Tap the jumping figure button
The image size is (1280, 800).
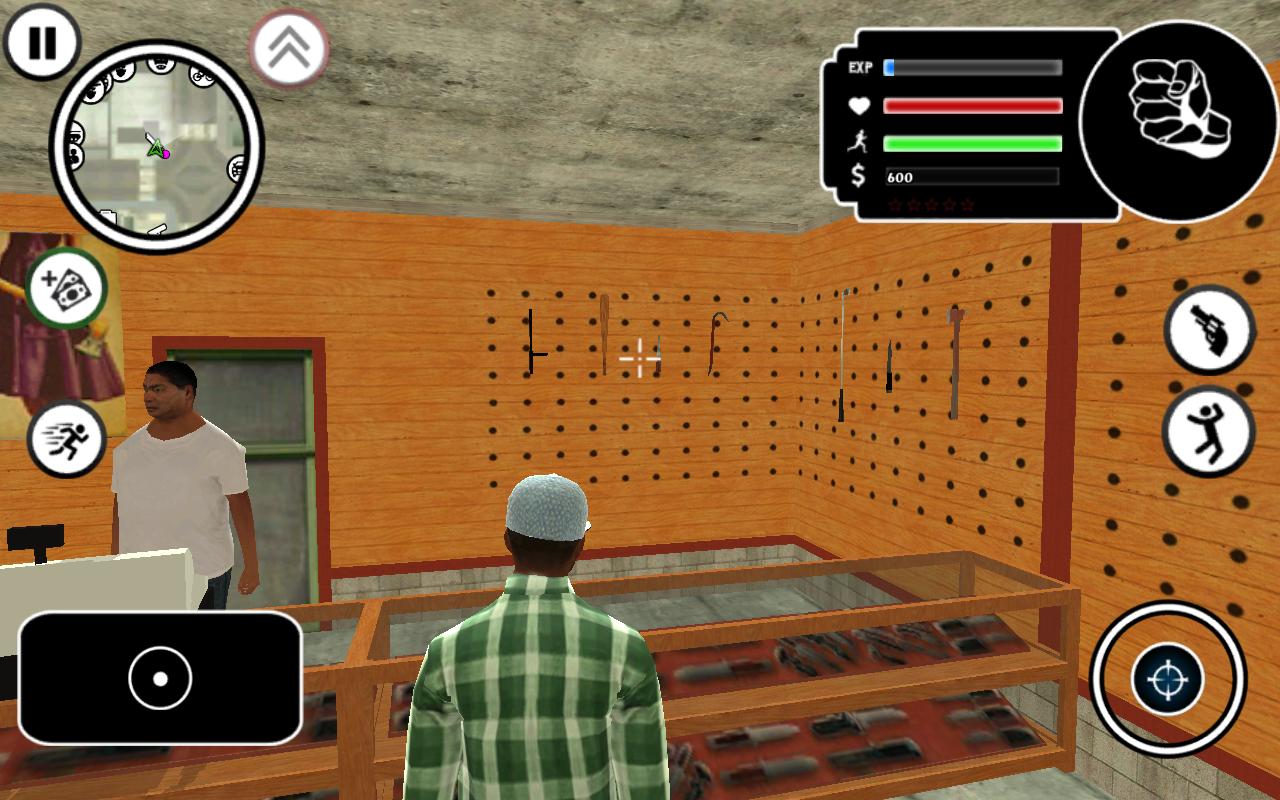(x=1208, y=432)
